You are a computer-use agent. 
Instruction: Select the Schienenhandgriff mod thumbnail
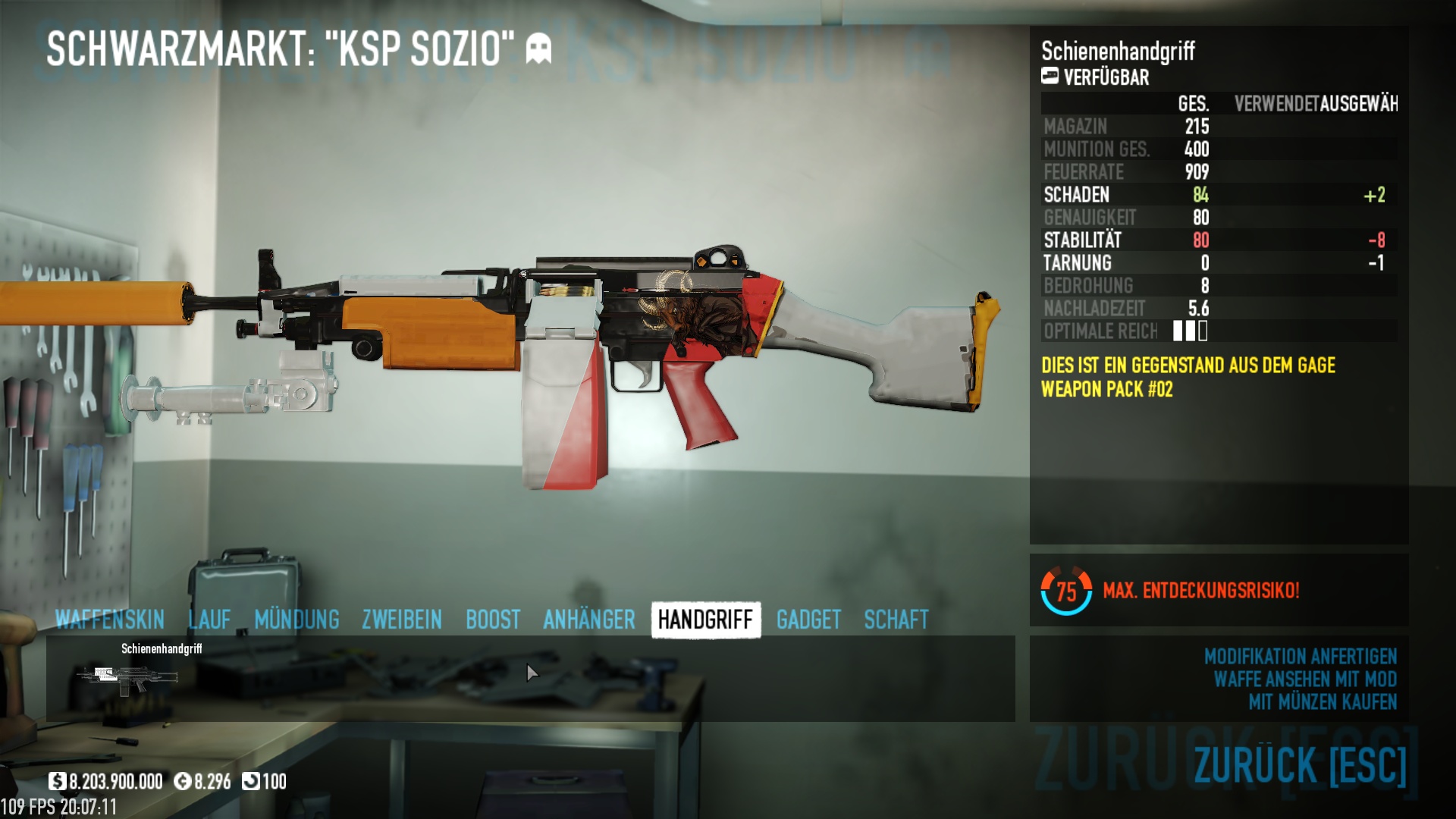point(127,677)
